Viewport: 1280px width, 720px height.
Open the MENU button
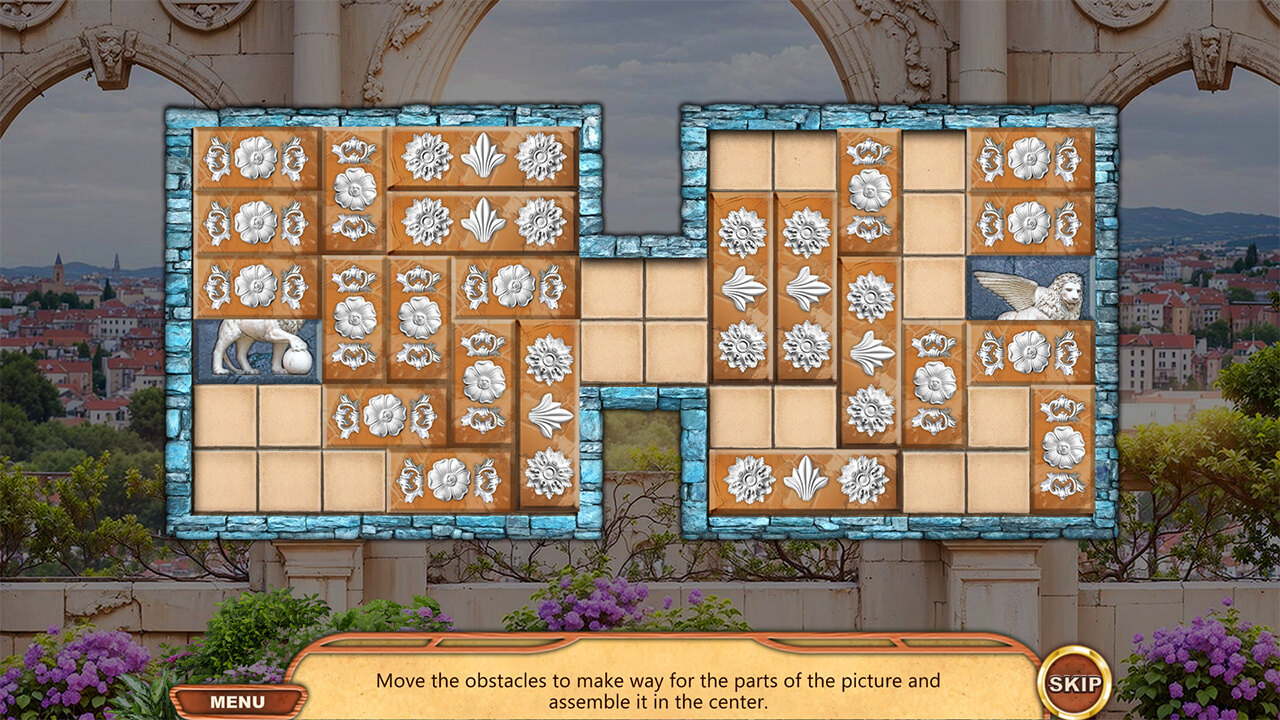pos(237,702)
